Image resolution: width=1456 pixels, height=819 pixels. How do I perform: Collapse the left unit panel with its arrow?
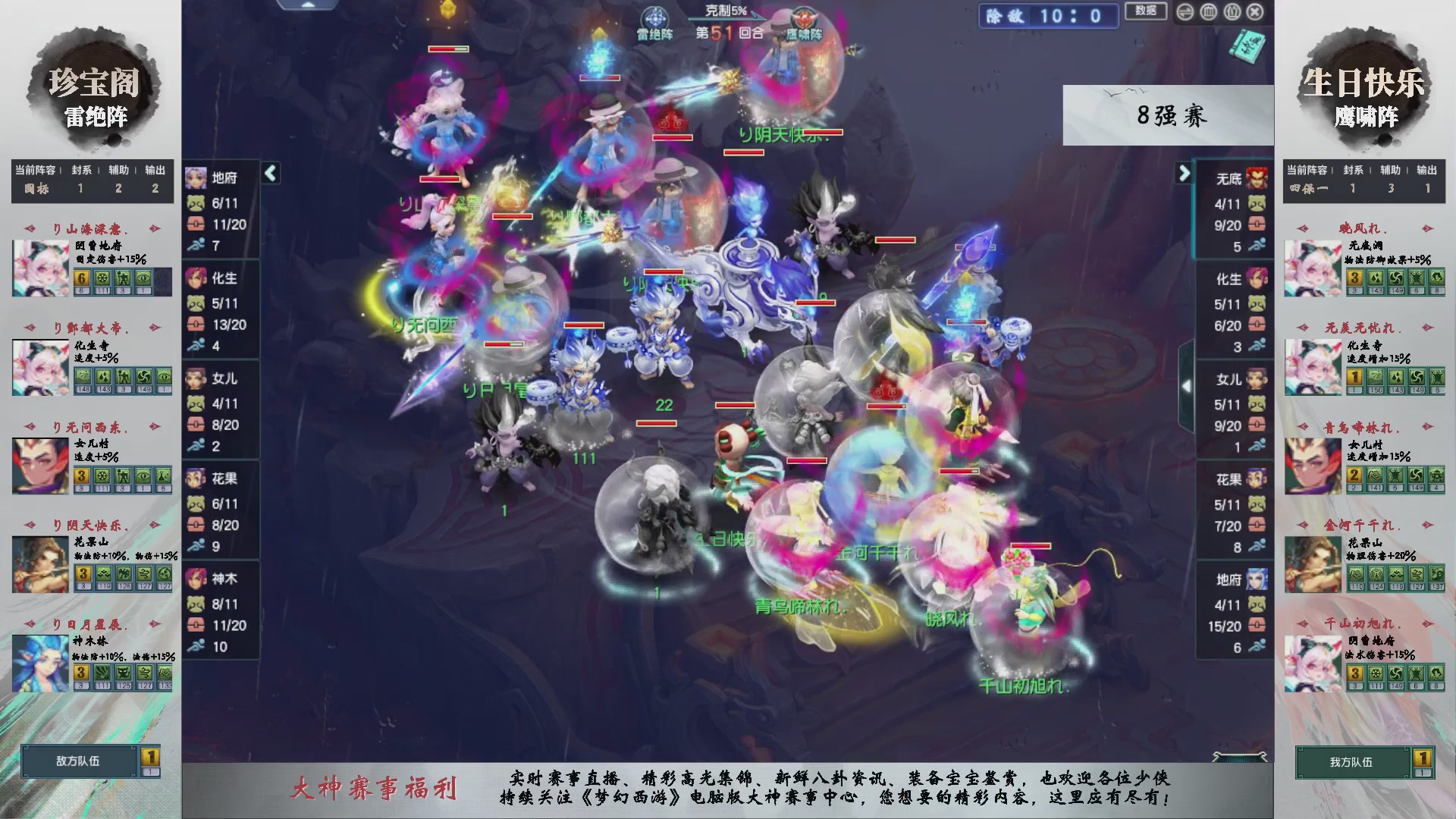pos(270,173)
